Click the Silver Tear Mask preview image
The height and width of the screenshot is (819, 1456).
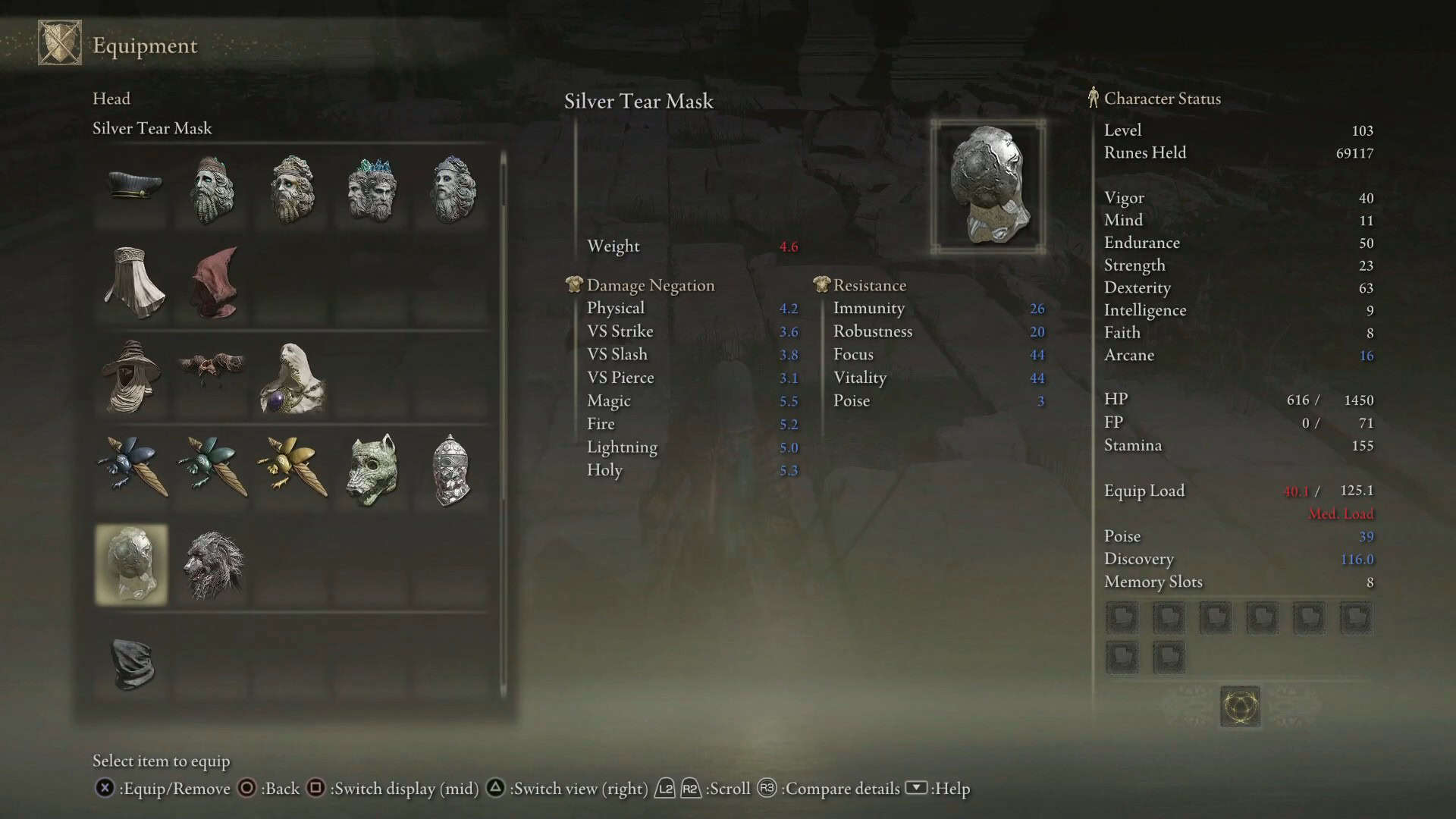988,186
